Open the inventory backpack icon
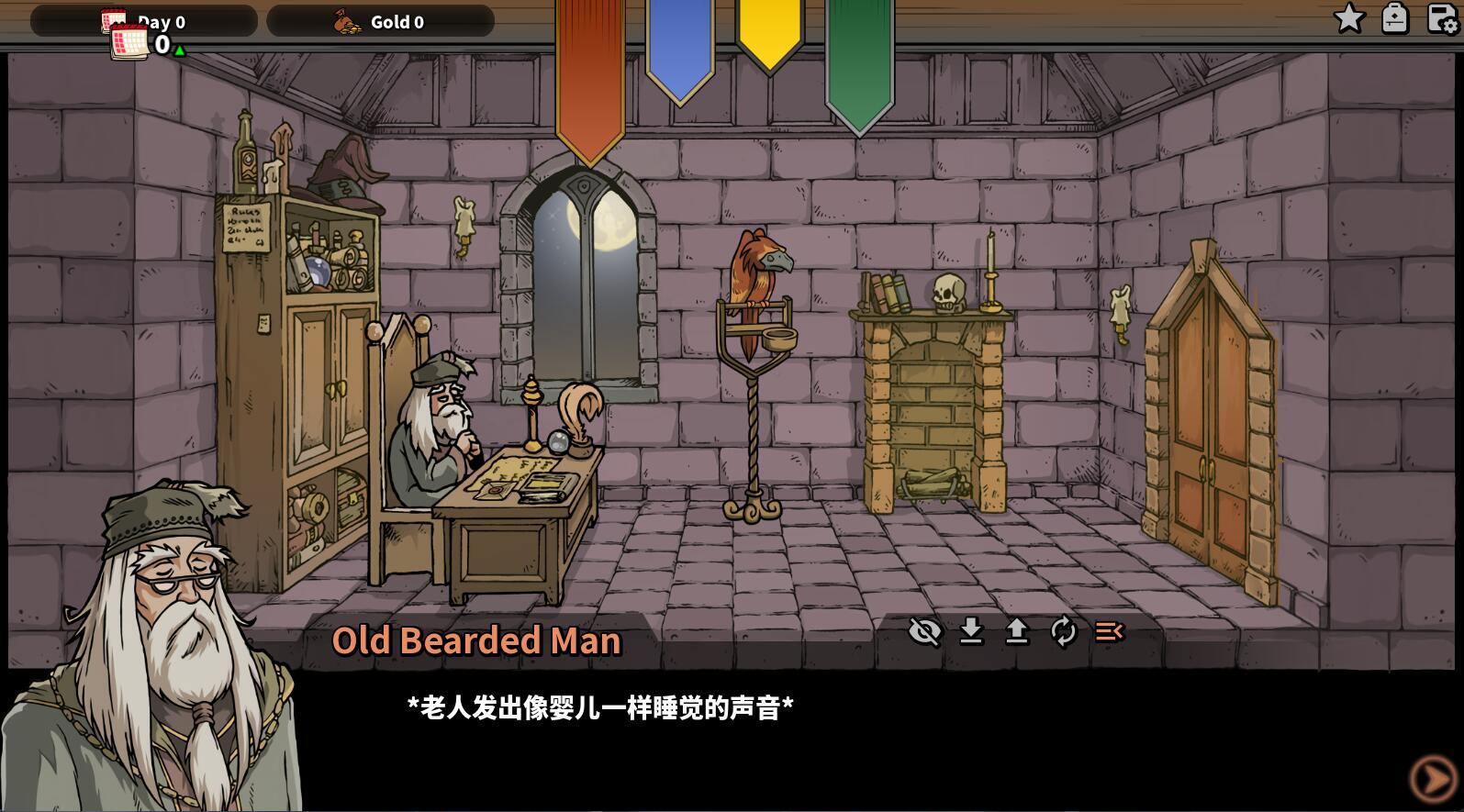 [1395, 18]
